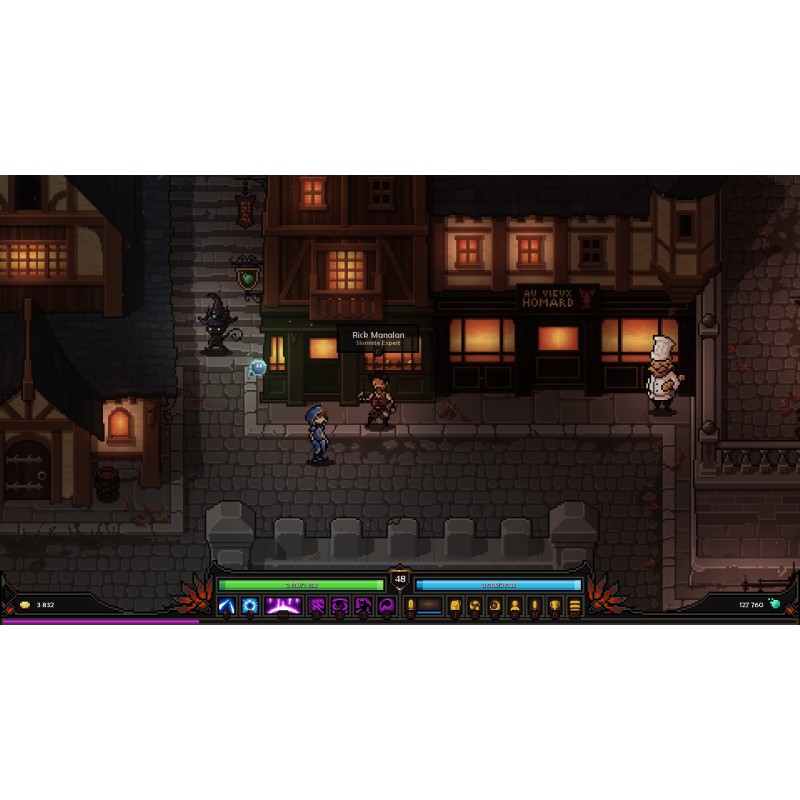Trigger the wide purple energy ability
Screen dimensions: 800x800
[x=284, y=606]
